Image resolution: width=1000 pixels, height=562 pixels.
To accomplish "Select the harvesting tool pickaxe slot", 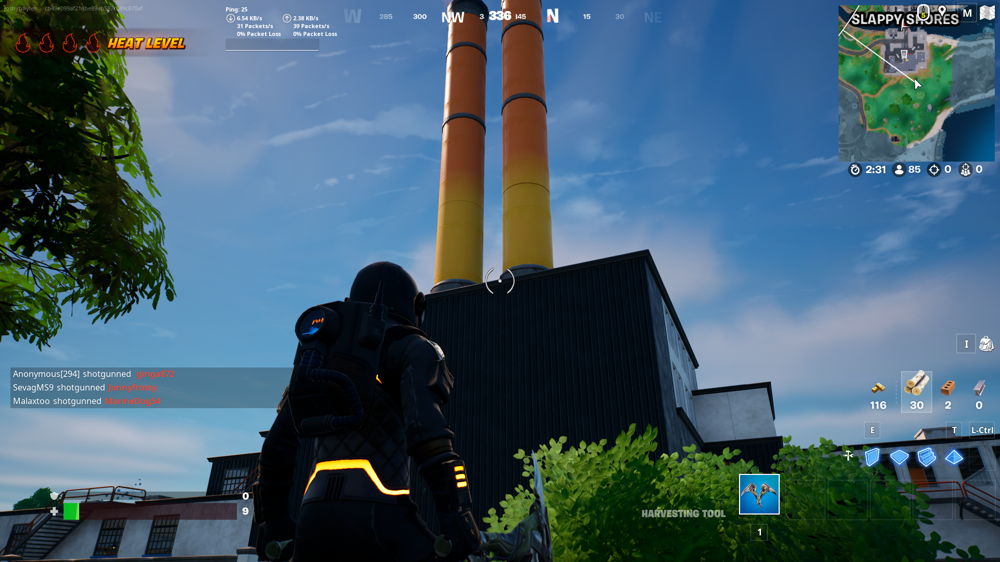I will pyautogui.click(x=759, y=494).
